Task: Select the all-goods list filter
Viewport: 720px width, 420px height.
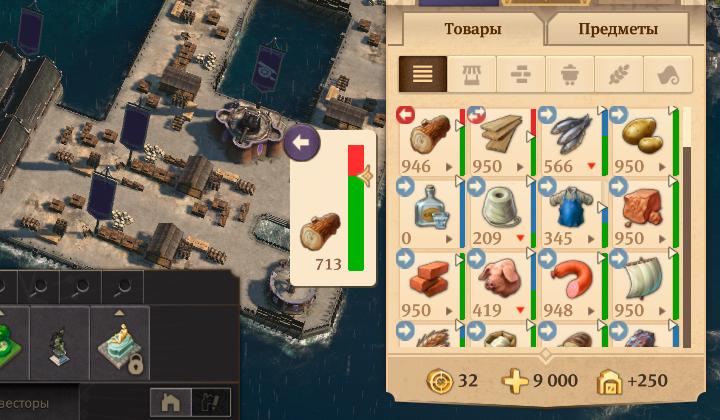Action: coord(423,74)
